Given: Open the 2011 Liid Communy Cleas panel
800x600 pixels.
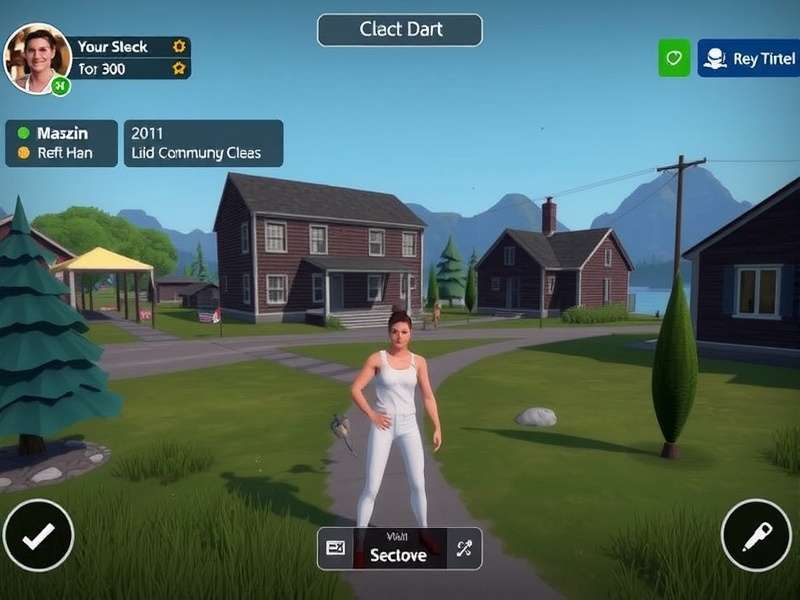Looking at the screenshot, I should [203, 143].
